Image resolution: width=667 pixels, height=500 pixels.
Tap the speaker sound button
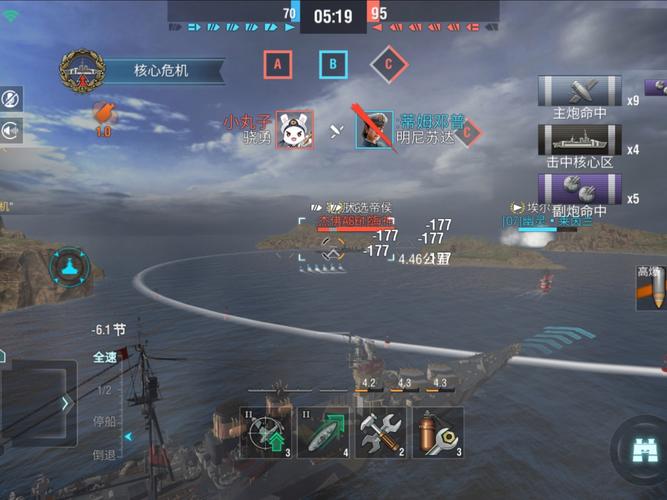coord(11,130)
